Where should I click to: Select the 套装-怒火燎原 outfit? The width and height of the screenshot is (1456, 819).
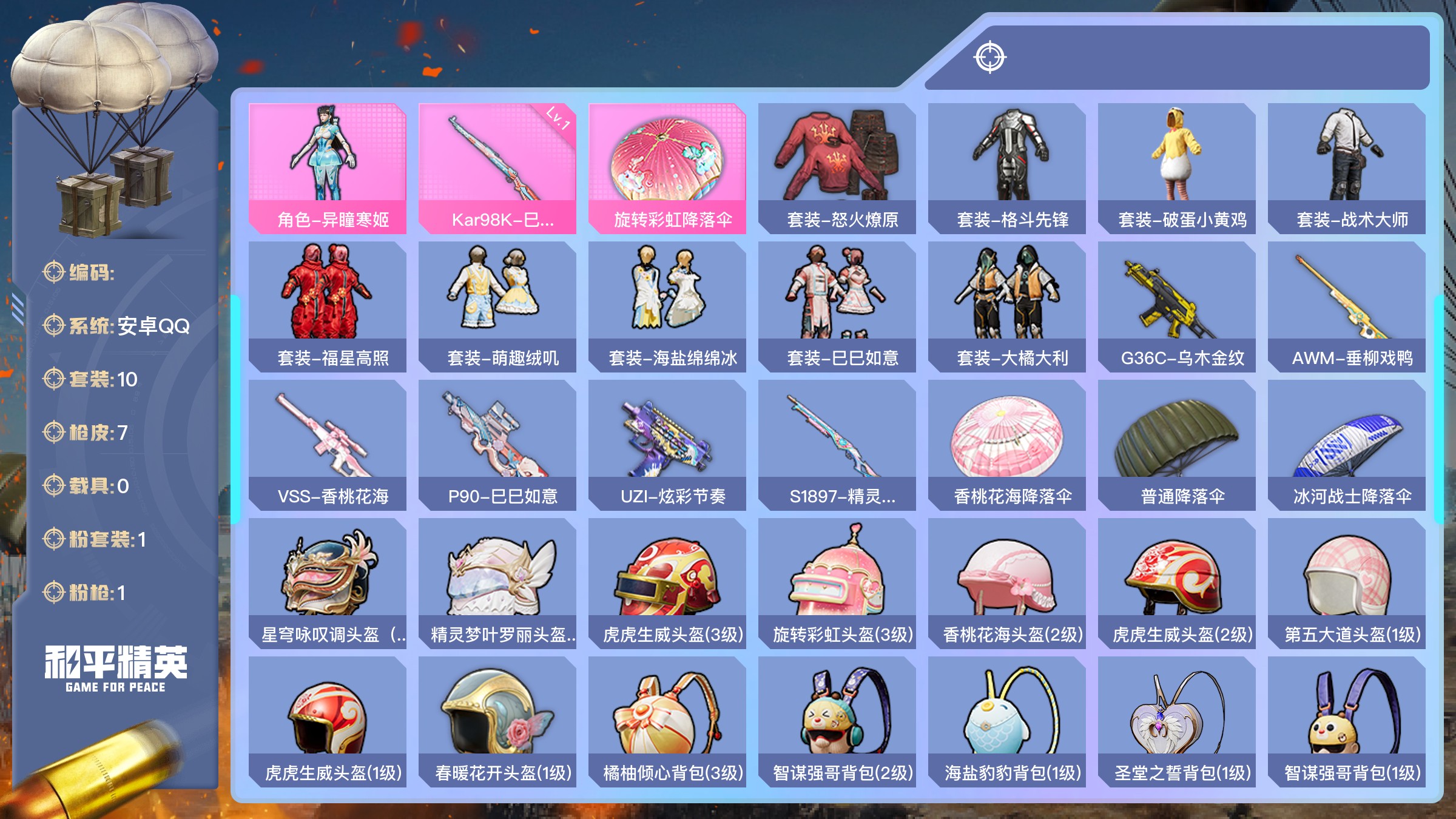coord(837,168)
